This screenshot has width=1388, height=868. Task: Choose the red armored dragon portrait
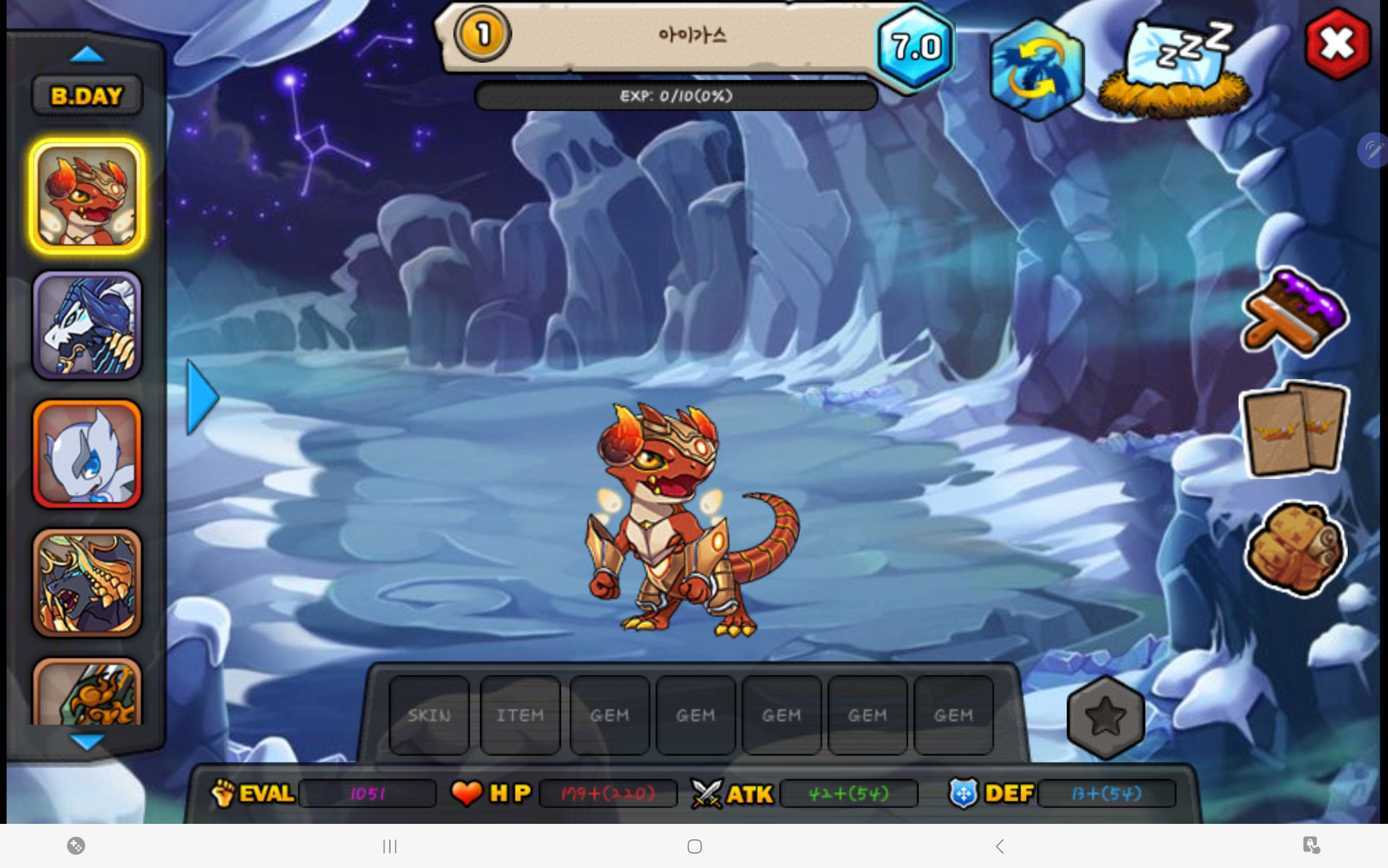[x=87, y=196]
